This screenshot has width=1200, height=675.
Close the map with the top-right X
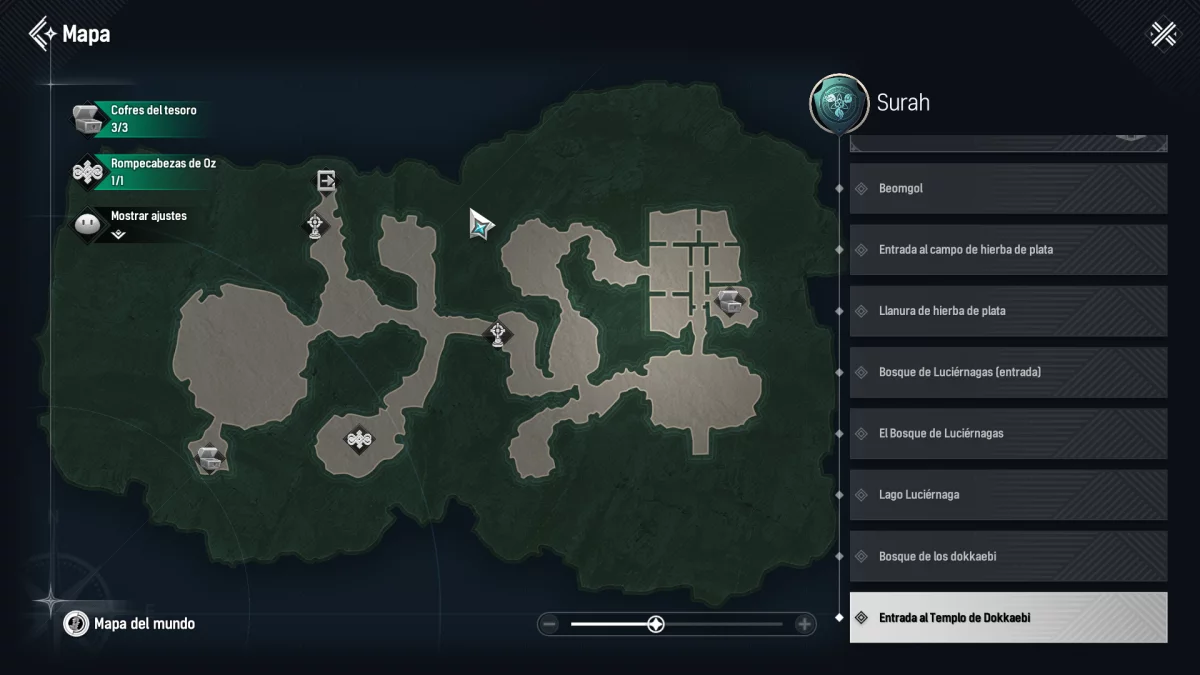[x=1163, y=34]
